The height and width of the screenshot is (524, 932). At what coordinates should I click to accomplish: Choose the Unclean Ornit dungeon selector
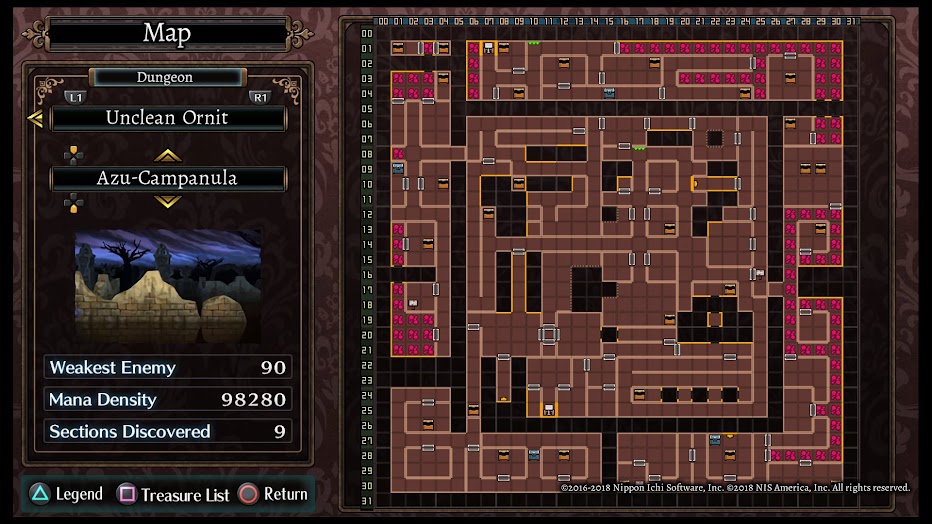[x=168, y=118]
